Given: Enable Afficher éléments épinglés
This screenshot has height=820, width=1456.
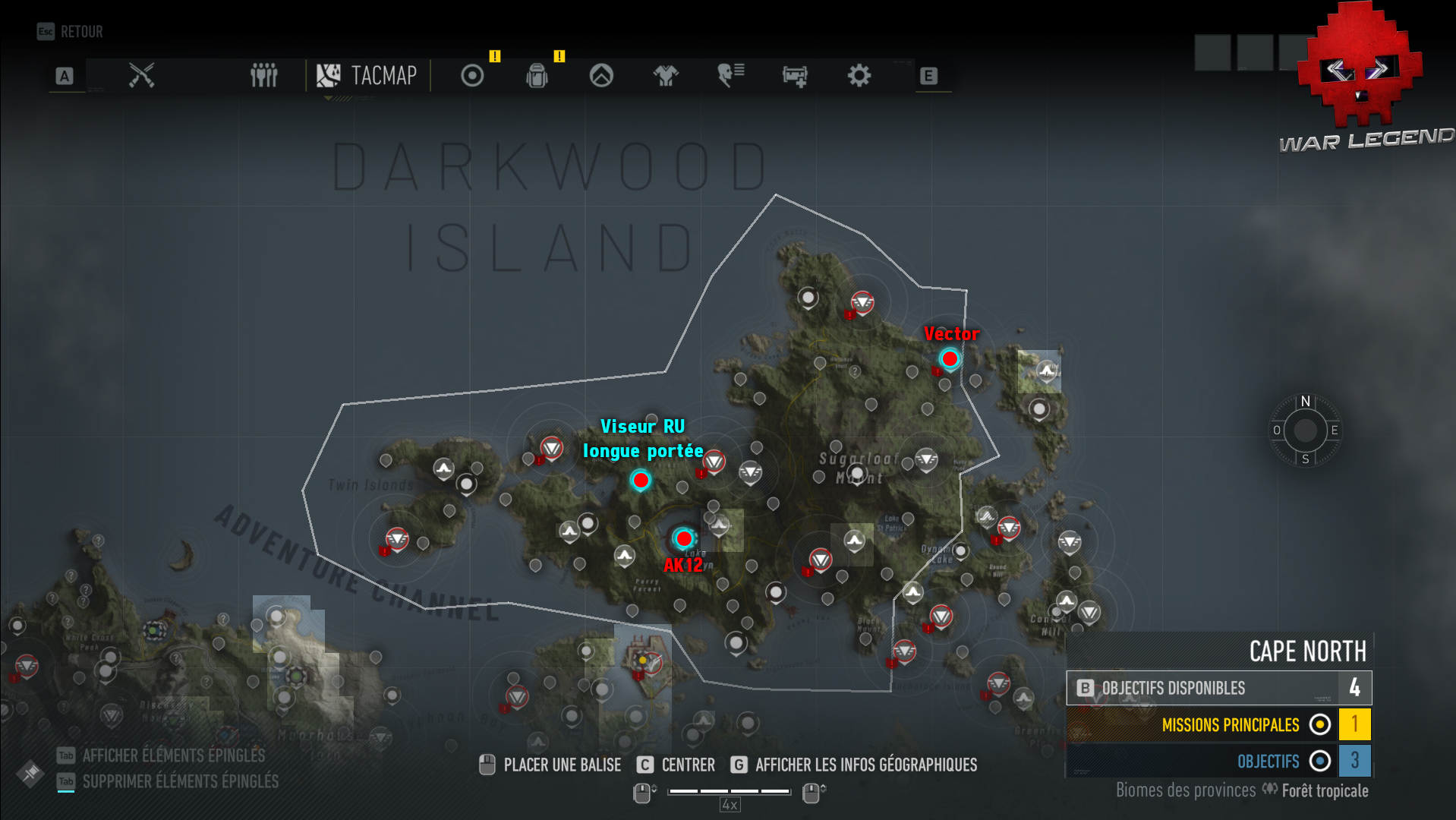Looking at the screenshot, I should tap(173, 755).
